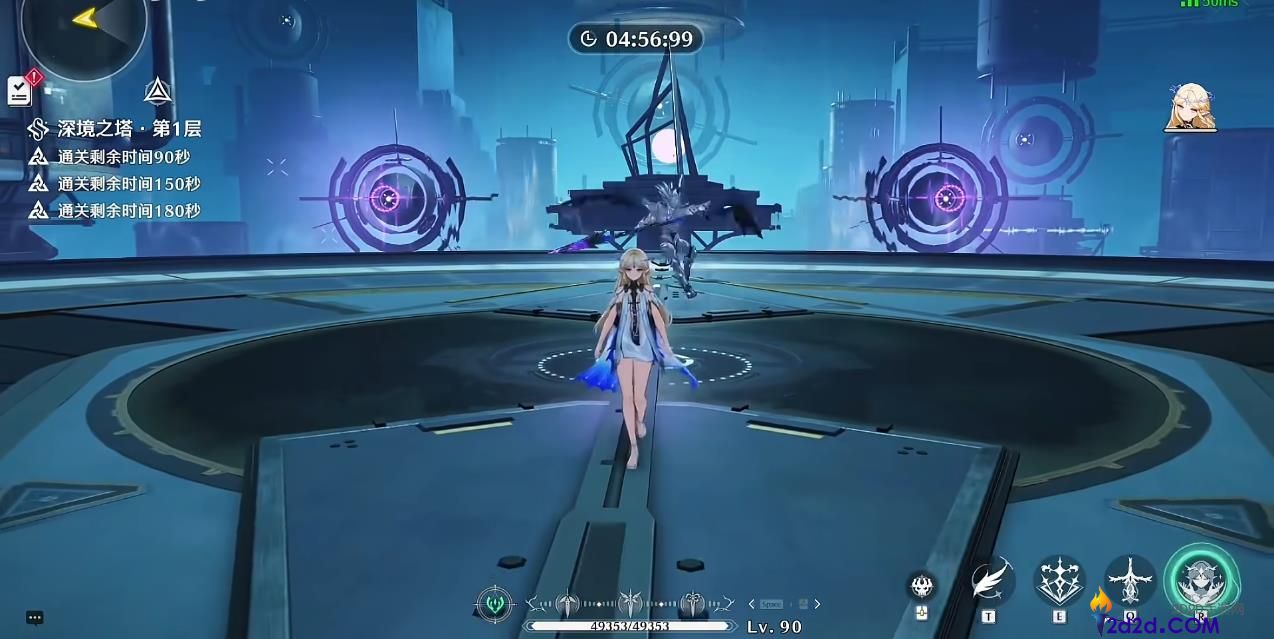Select the blonde character portrait
Viewport: 1274px width, 639px height.
tap(1190, 108)
